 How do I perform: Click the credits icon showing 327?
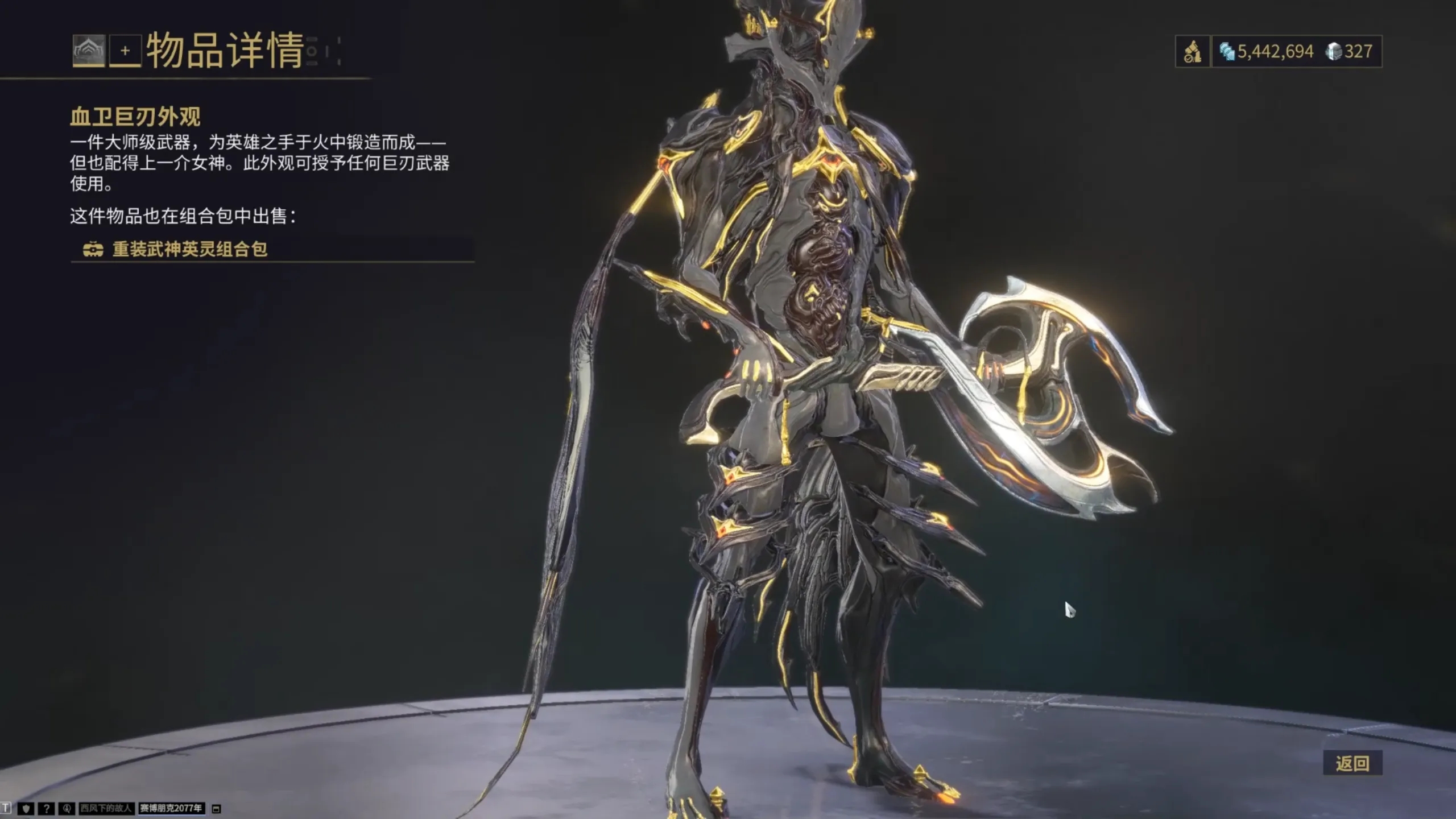pos(1334,52)
